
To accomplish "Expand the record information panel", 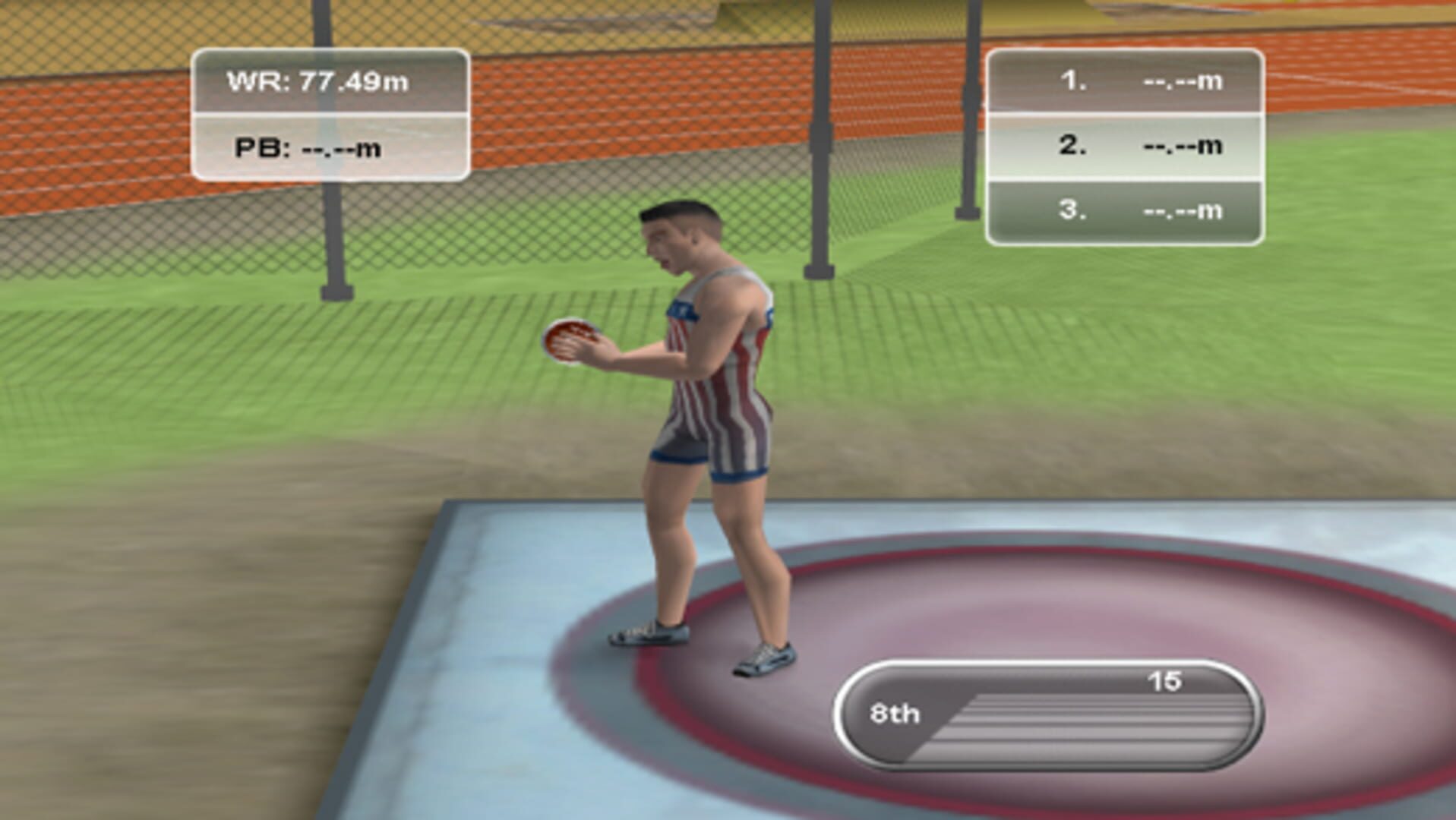I will pyautogui.click(x=332, y=114).
